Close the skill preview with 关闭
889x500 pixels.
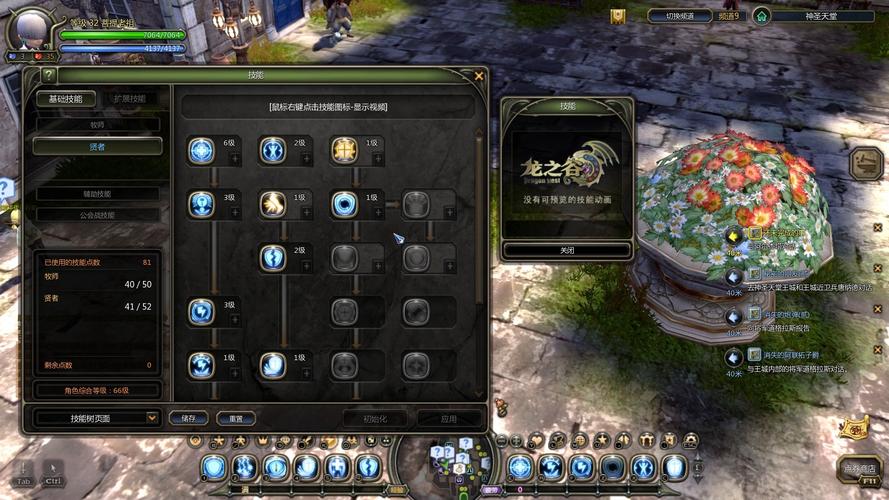567,250
